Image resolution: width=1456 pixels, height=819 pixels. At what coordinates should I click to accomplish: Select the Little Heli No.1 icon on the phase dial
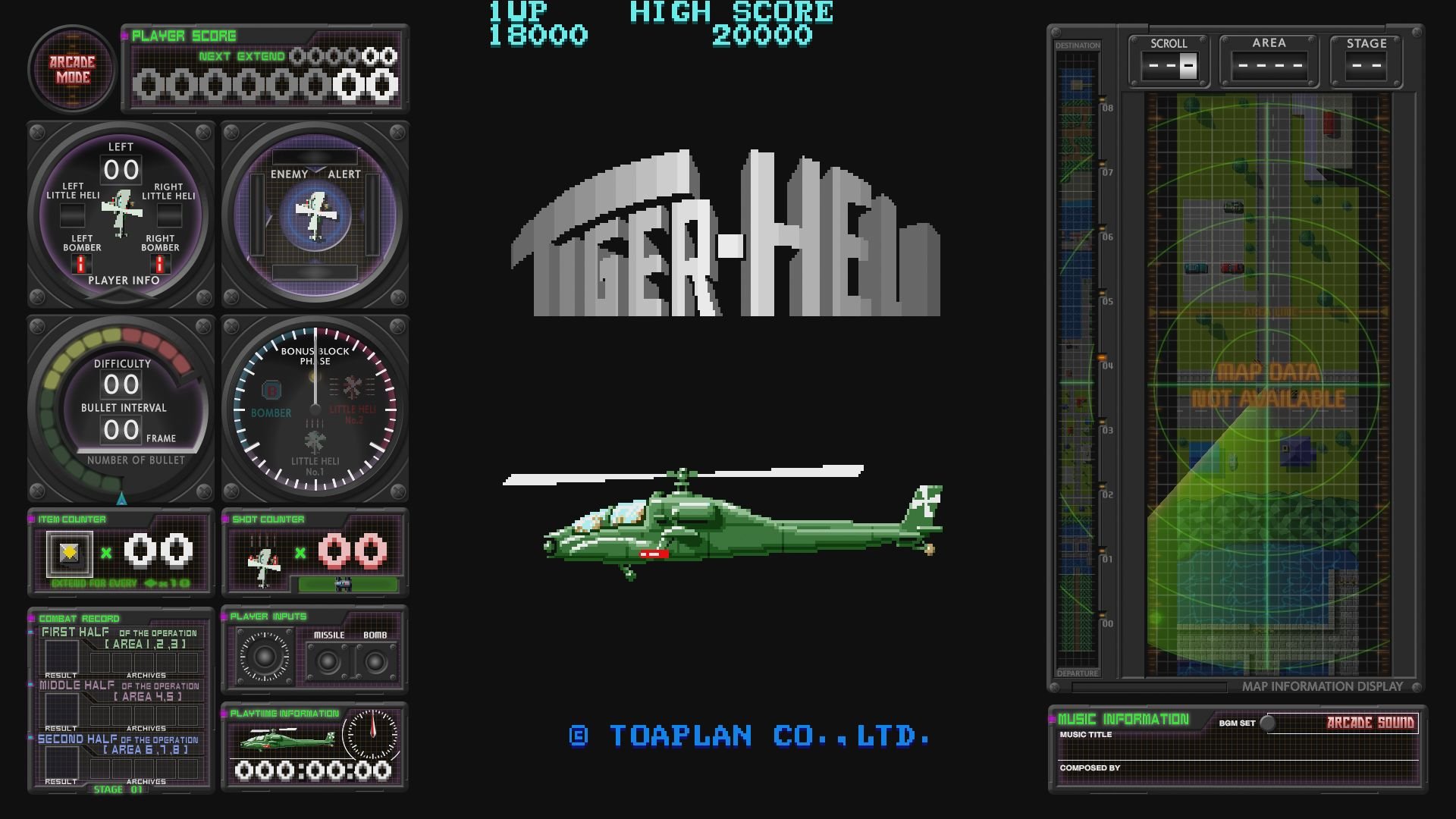[315, 441]
